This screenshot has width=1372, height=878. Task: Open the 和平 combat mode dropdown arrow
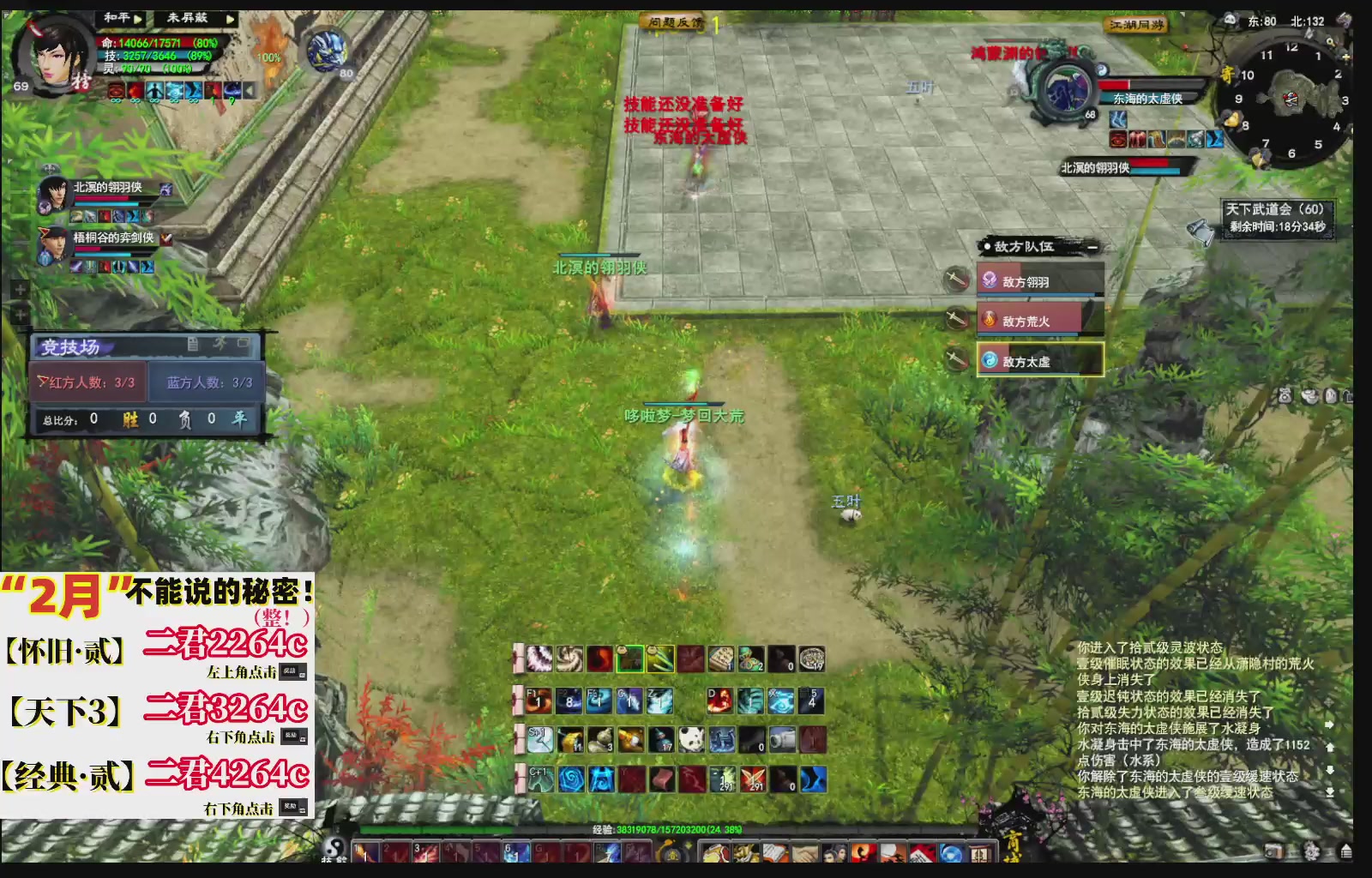click(138, 19)
